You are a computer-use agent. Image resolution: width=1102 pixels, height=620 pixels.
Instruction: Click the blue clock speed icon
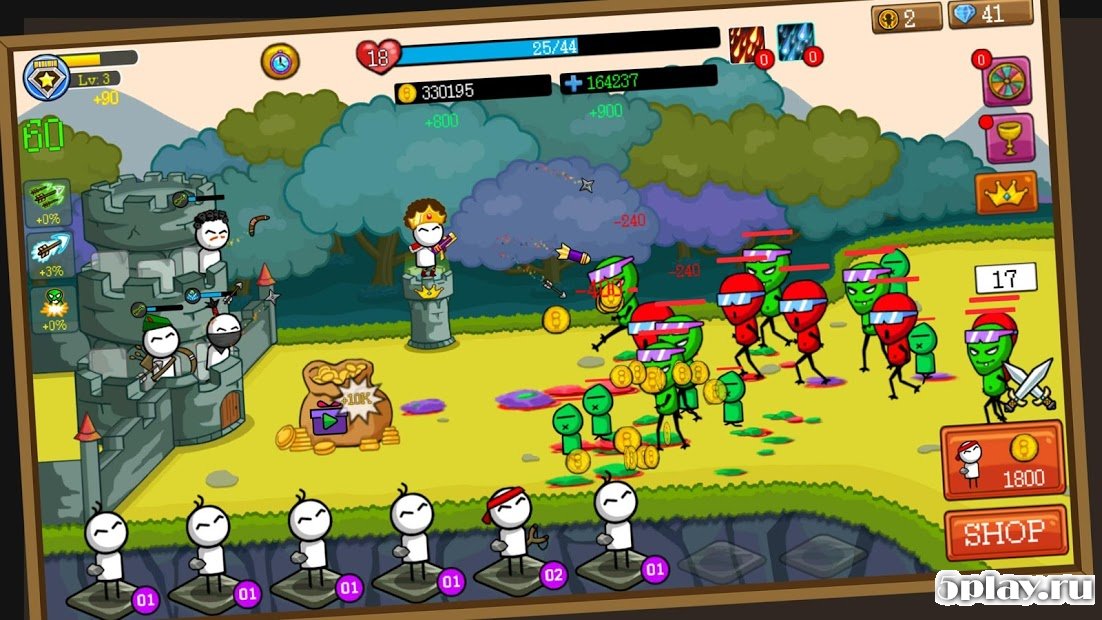280,61
